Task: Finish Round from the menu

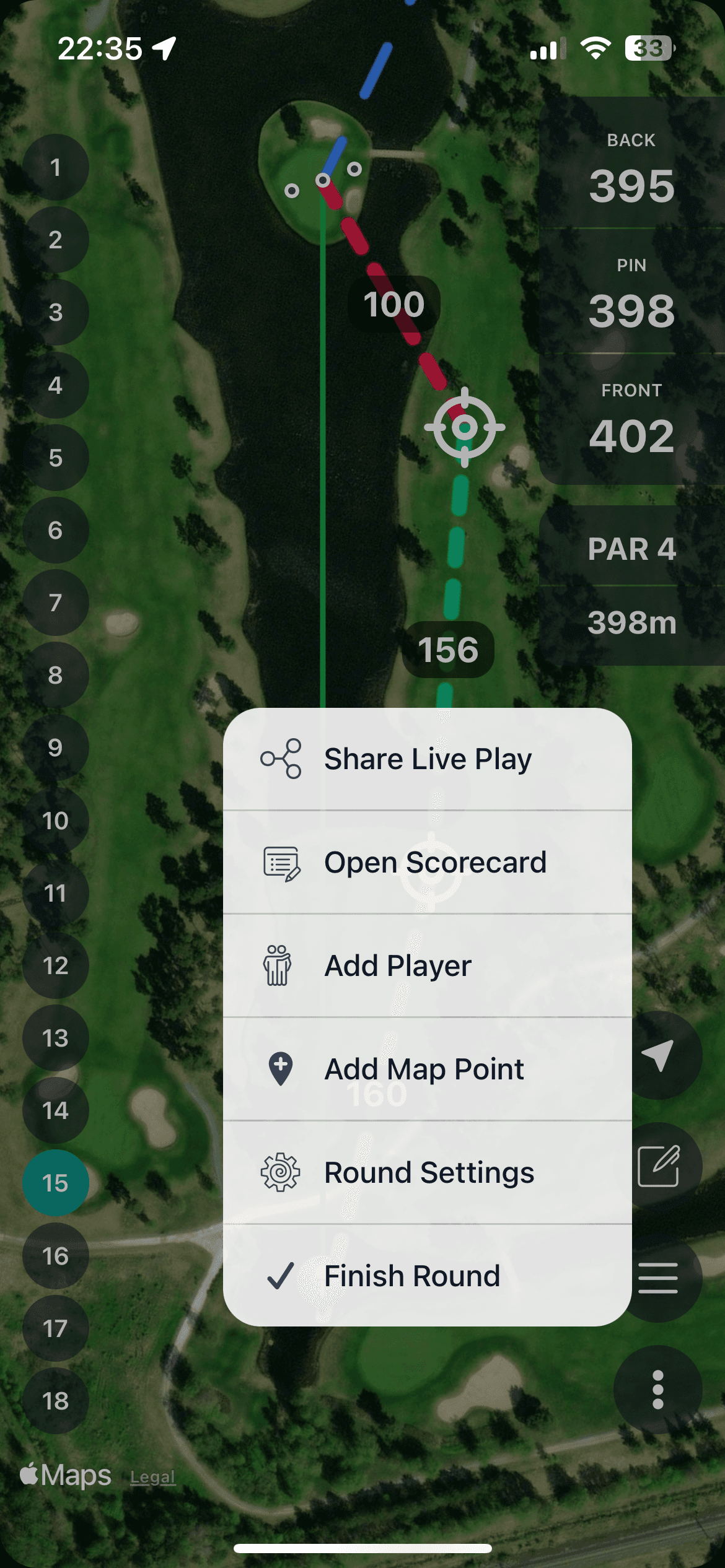Action: click(427, 1276)
